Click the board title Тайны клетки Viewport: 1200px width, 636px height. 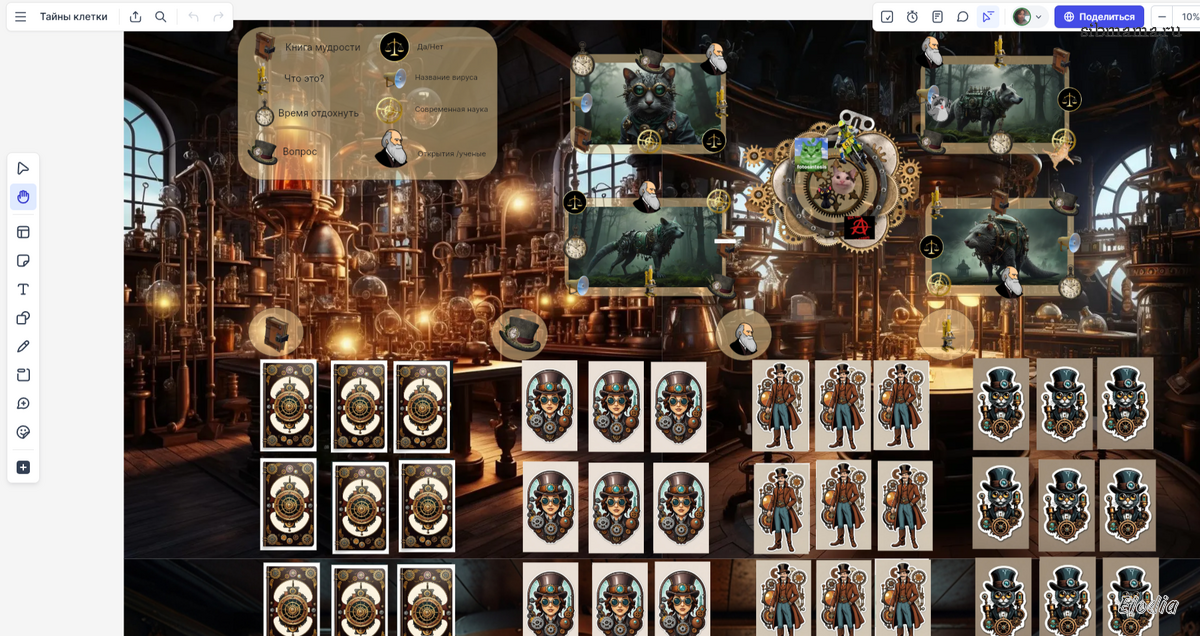pos(73,17)
